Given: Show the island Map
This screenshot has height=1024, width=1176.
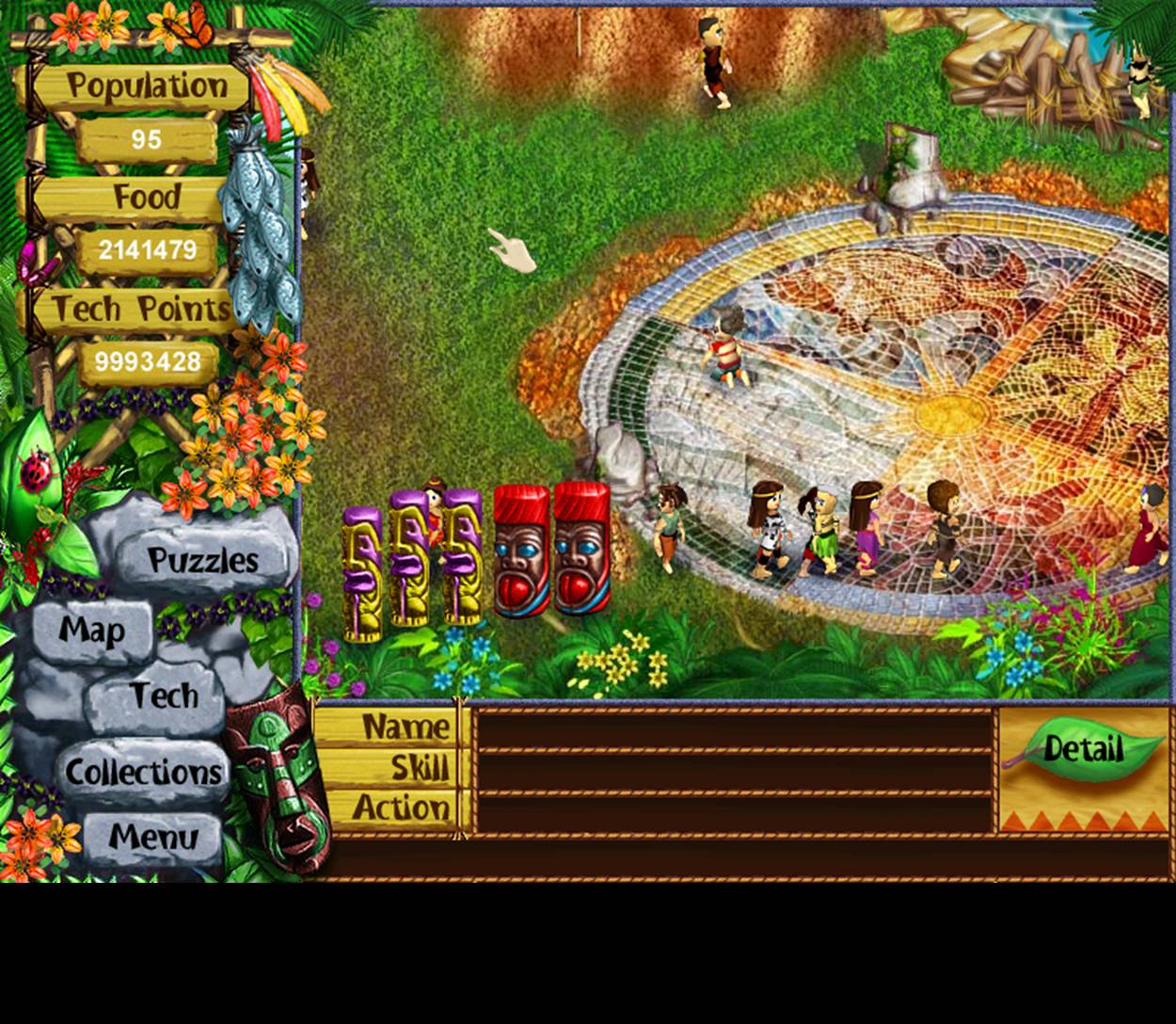Looking at the screenshot, I should point(92,631).
